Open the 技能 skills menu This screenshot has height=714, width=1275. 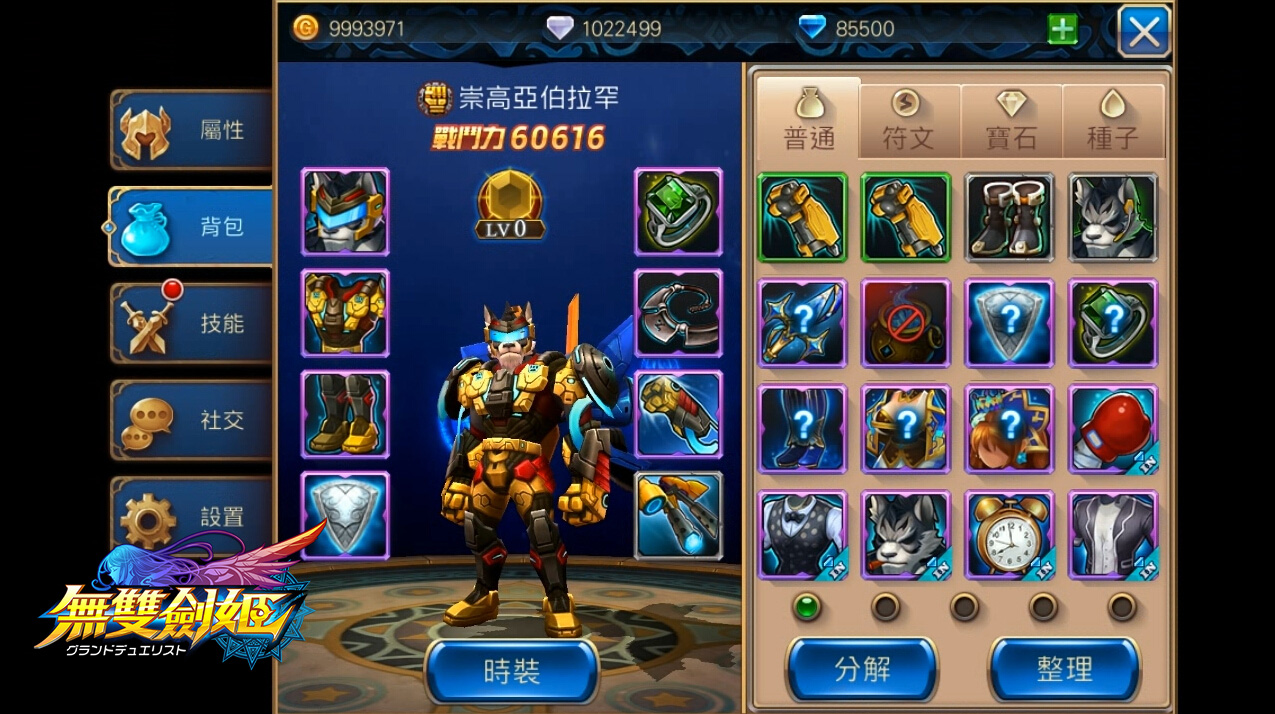(192, 323)
